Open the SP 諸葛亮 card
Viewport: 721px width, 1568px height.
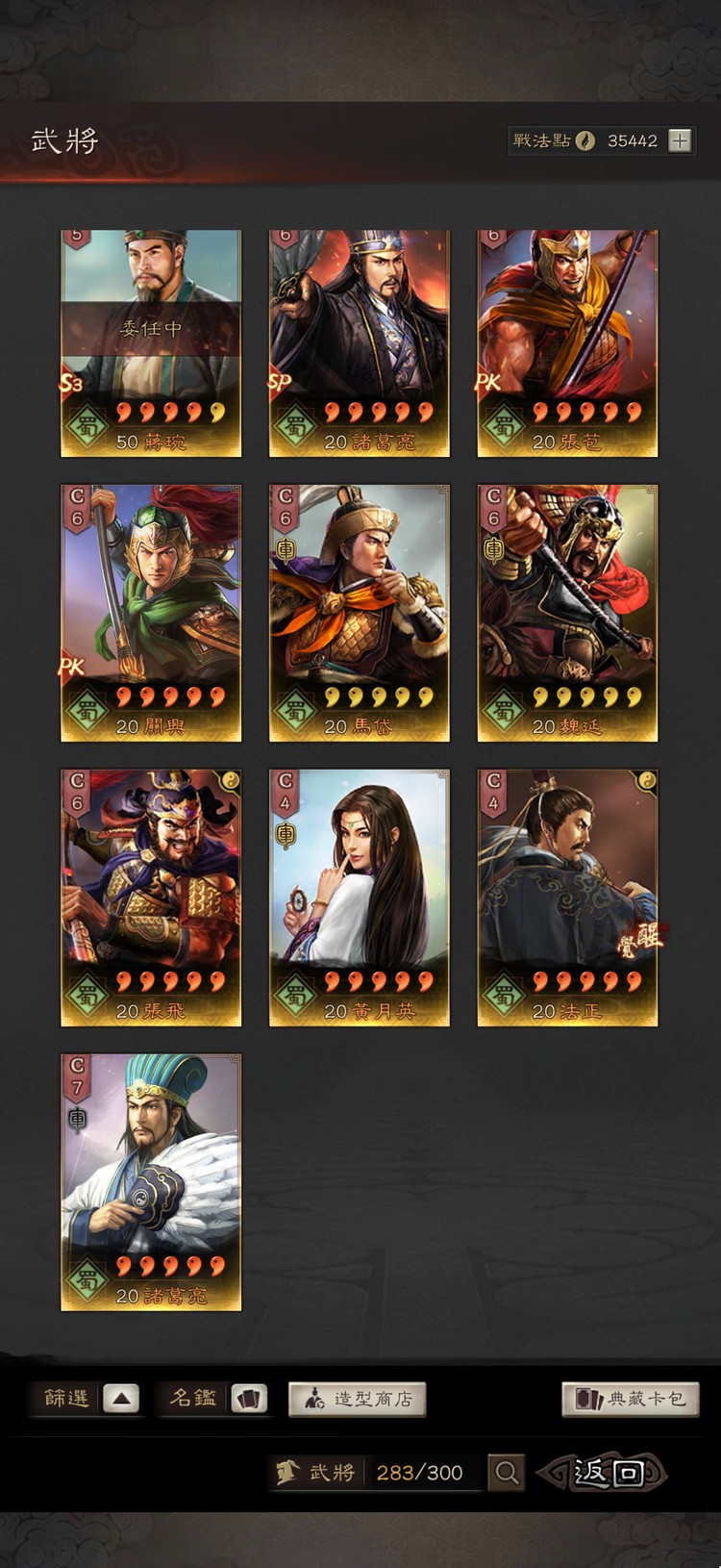[x=360, y=342]
